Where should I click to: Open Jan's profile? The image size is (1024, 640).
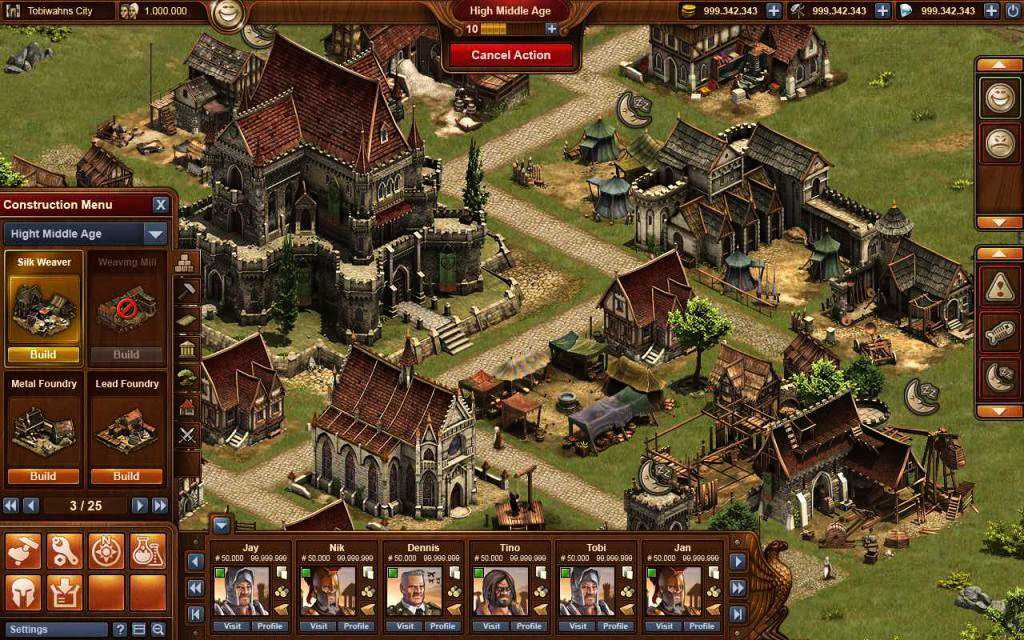coord(700,627)
